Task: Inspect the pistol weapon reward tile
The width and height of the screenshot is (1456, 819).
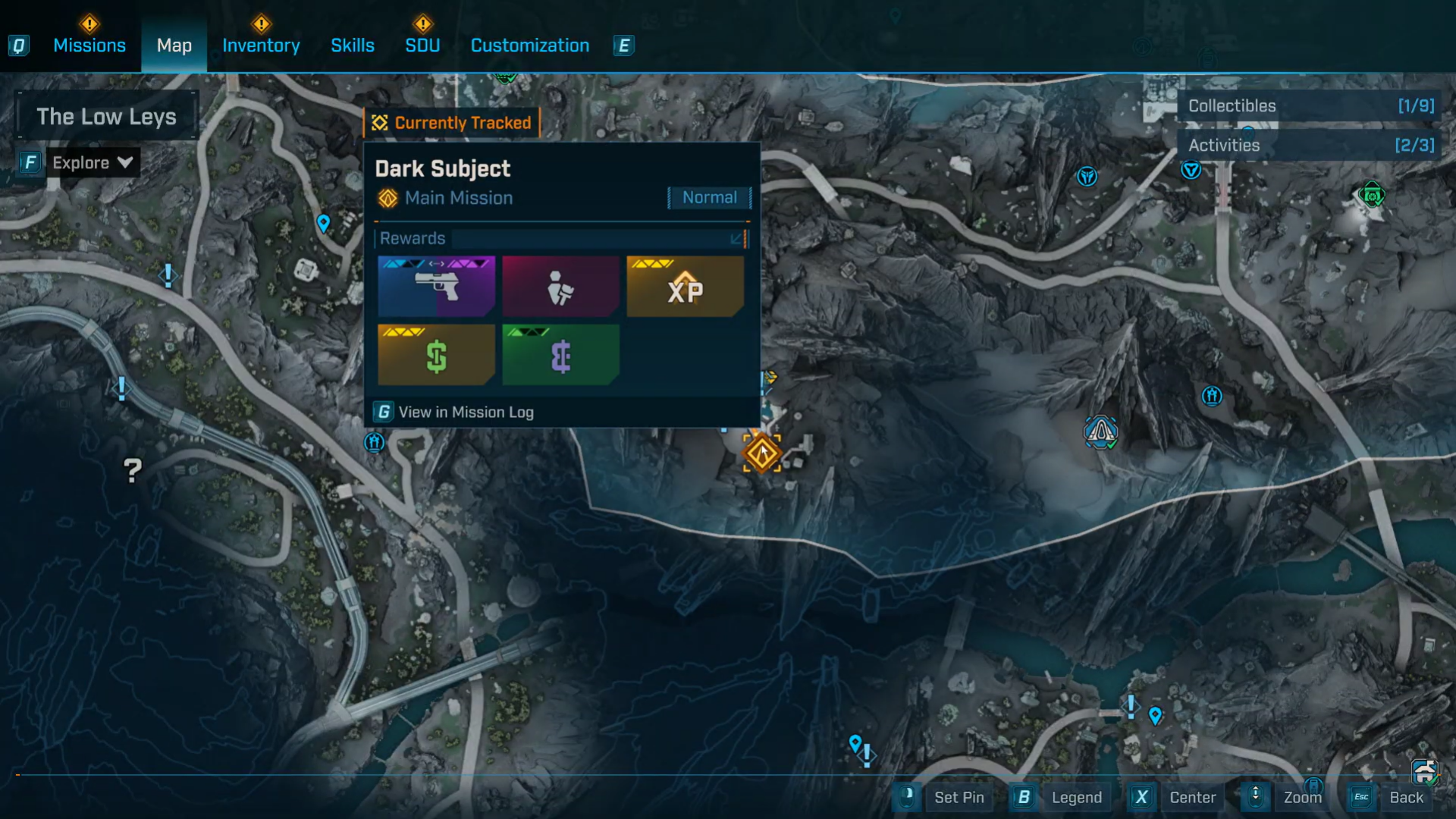Action: coord(436,287)
